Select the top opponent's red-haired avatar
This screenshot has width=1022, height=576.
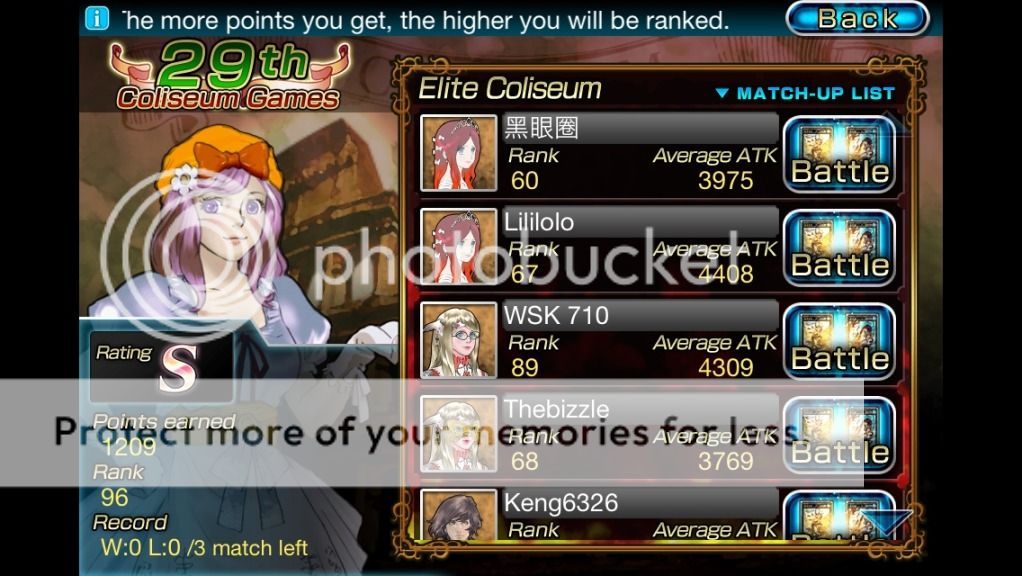(x=458, y=153)
